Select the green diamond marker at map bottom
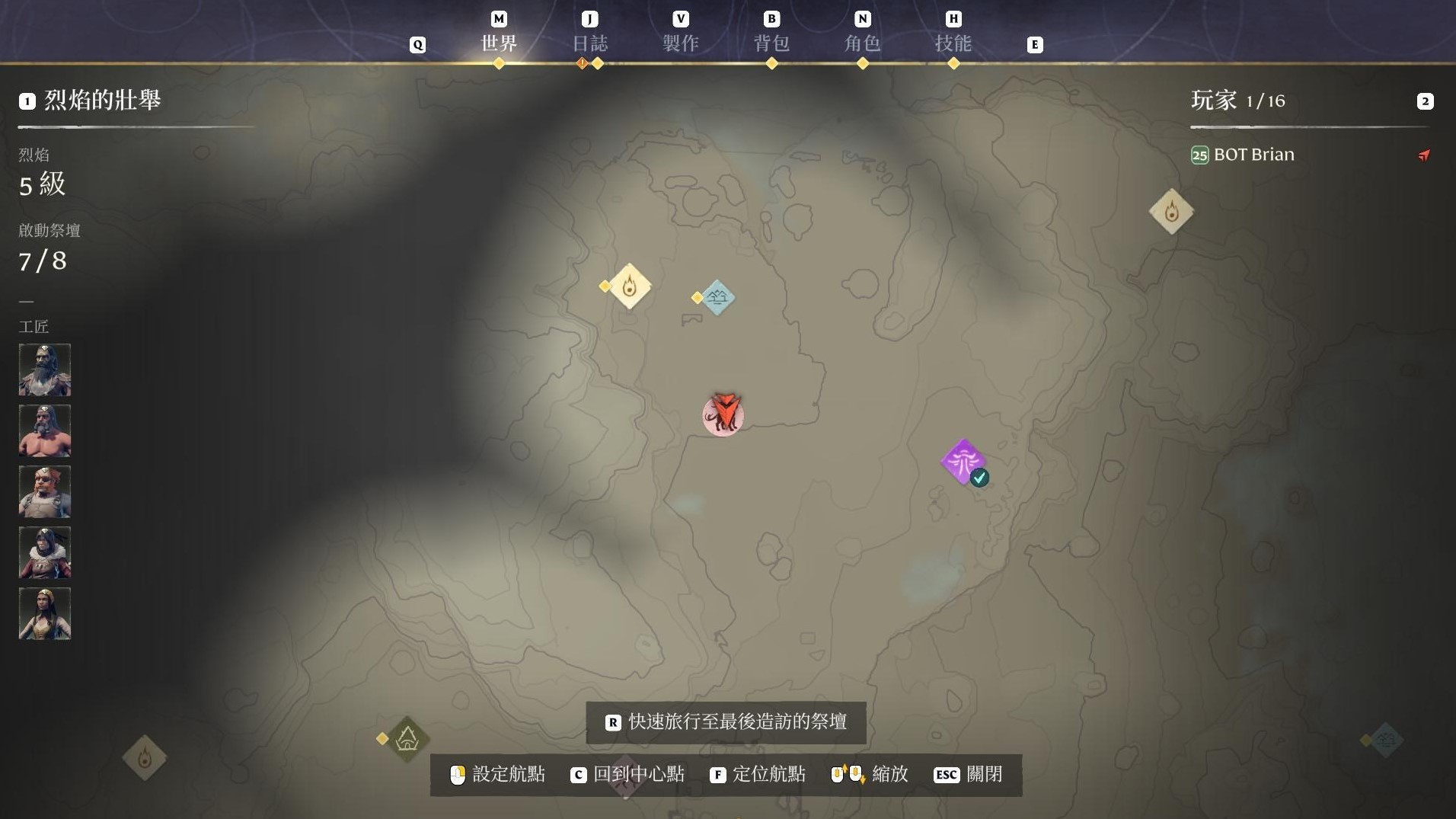Image resolution: width=1456 pixels, height=819 pixels. coord(407,738)
